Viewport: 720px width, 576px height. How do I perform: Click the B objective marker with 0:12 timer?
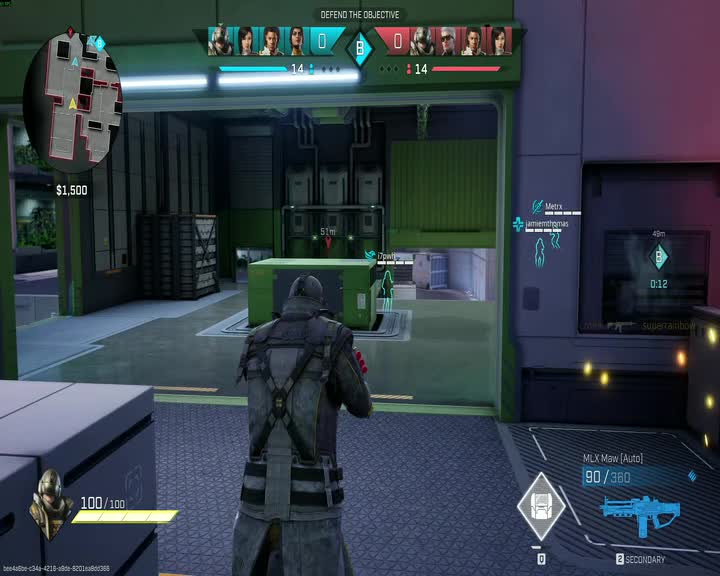pyautogui.click(x=658, y=258)
